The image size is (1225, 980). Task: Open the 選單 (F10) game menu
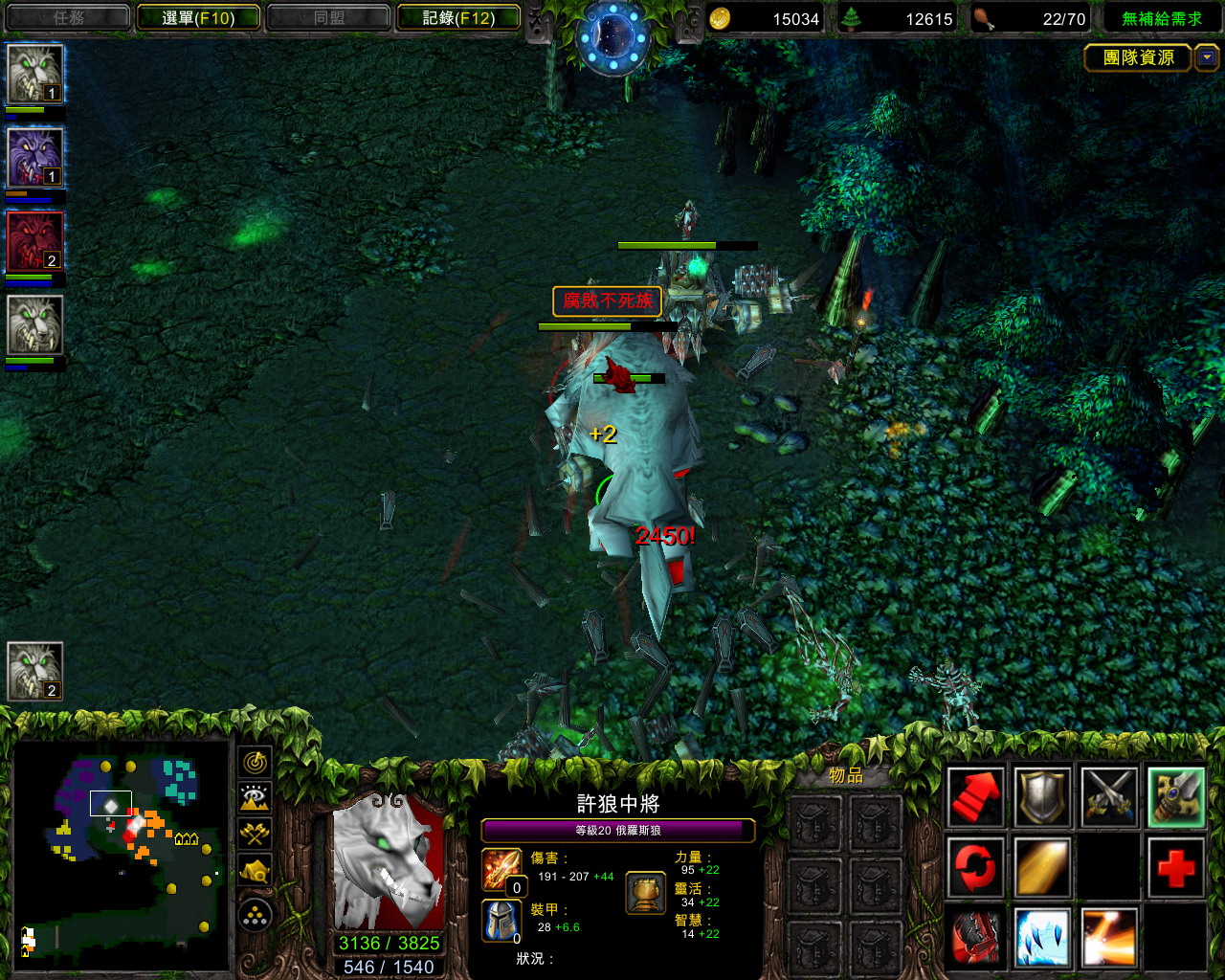click(198, 17)
